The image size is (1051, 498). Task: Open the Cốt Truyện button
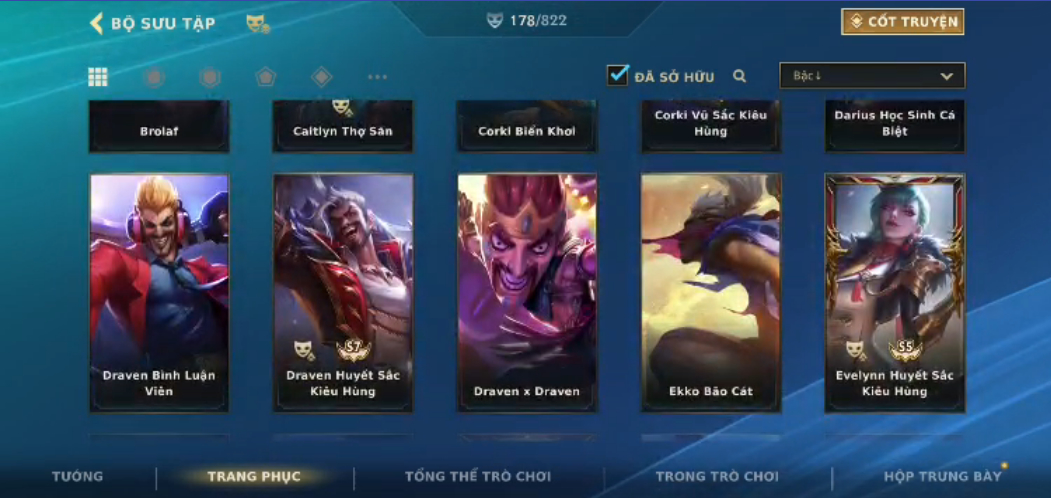[902, 22]
